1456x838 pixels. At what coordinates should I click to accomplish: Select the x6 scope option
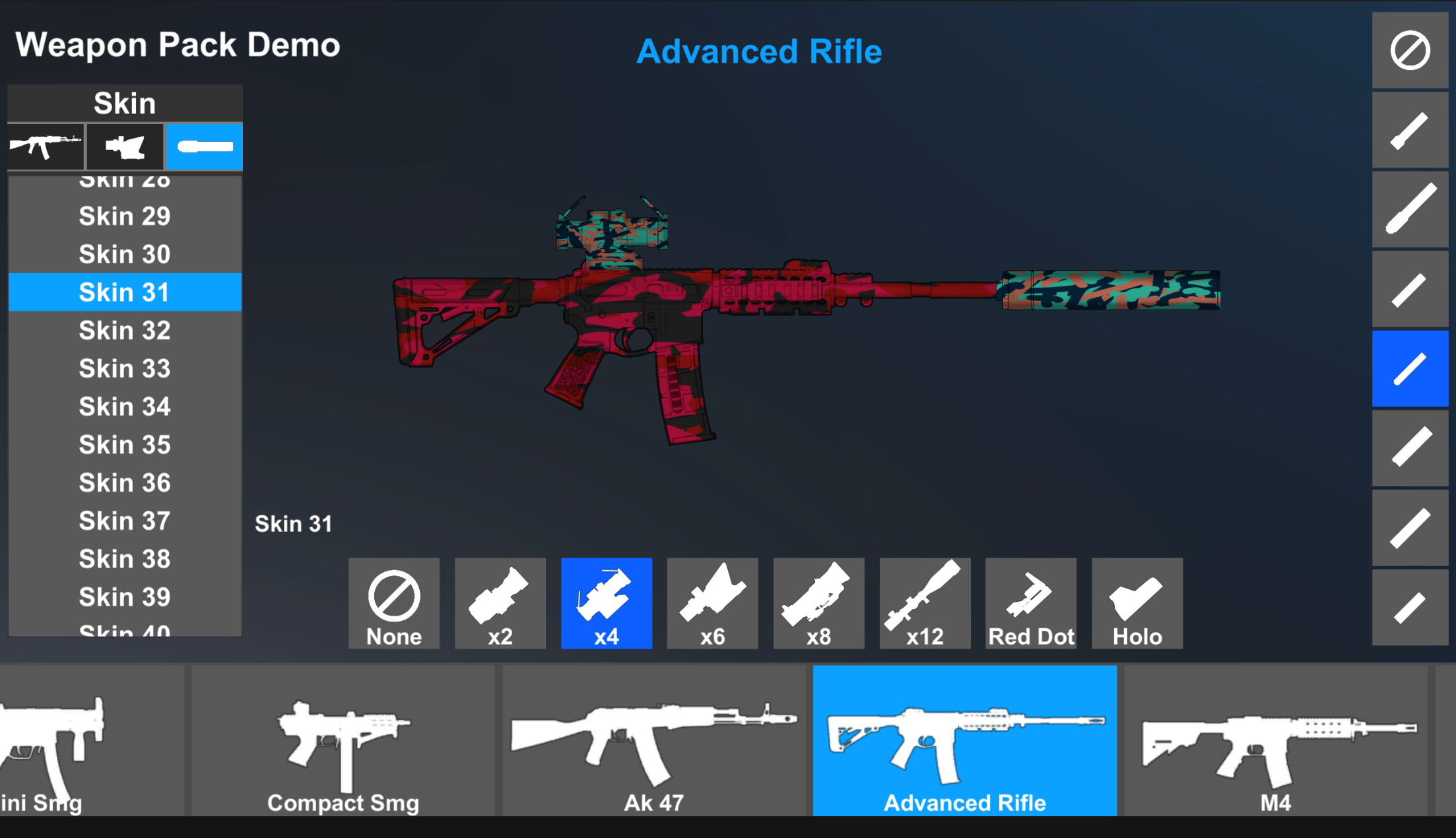(712, 602)
